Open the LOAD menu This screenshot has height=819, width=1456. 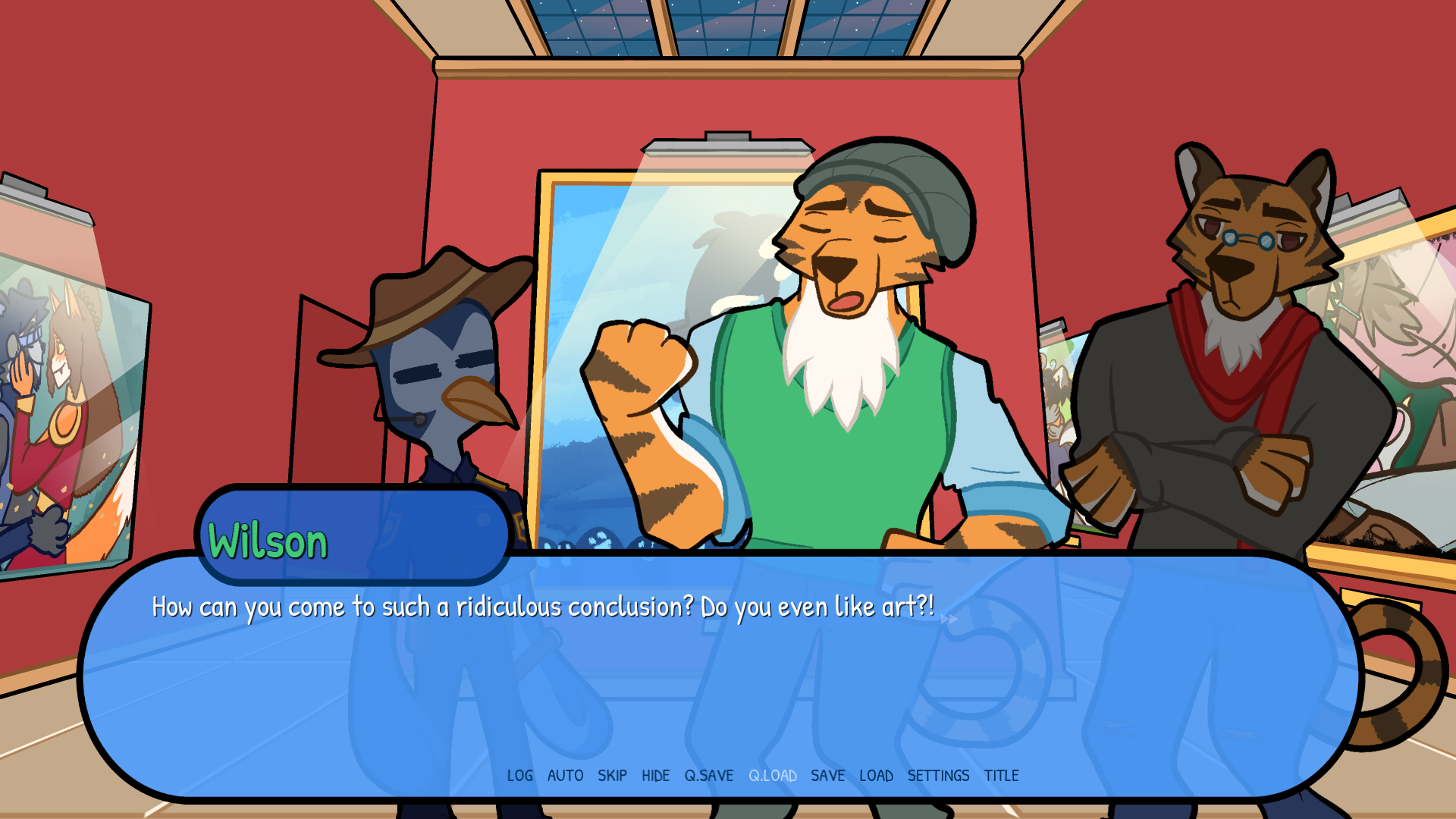coord(877,776)
